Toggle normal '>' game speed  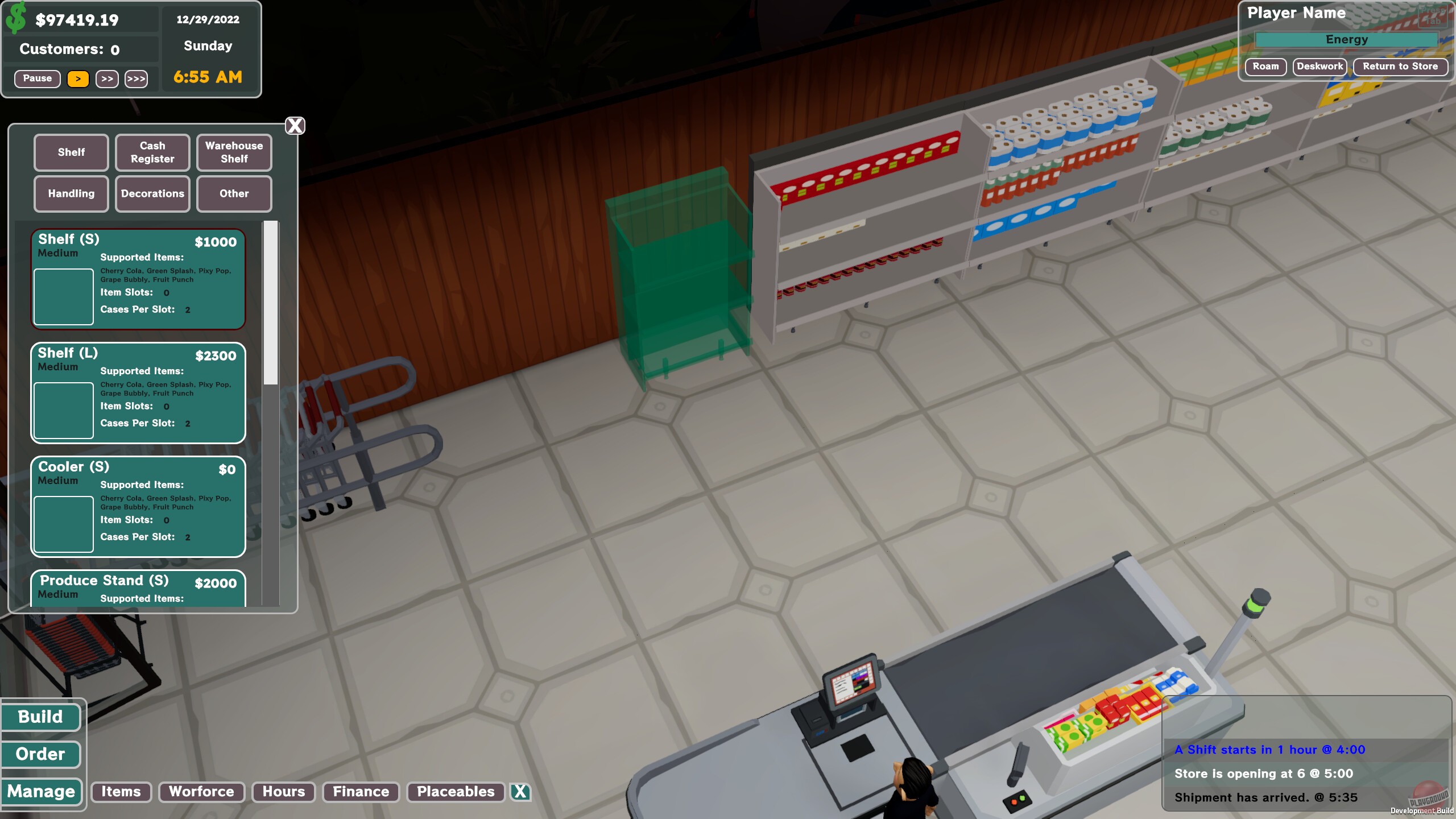coord(78,78)
